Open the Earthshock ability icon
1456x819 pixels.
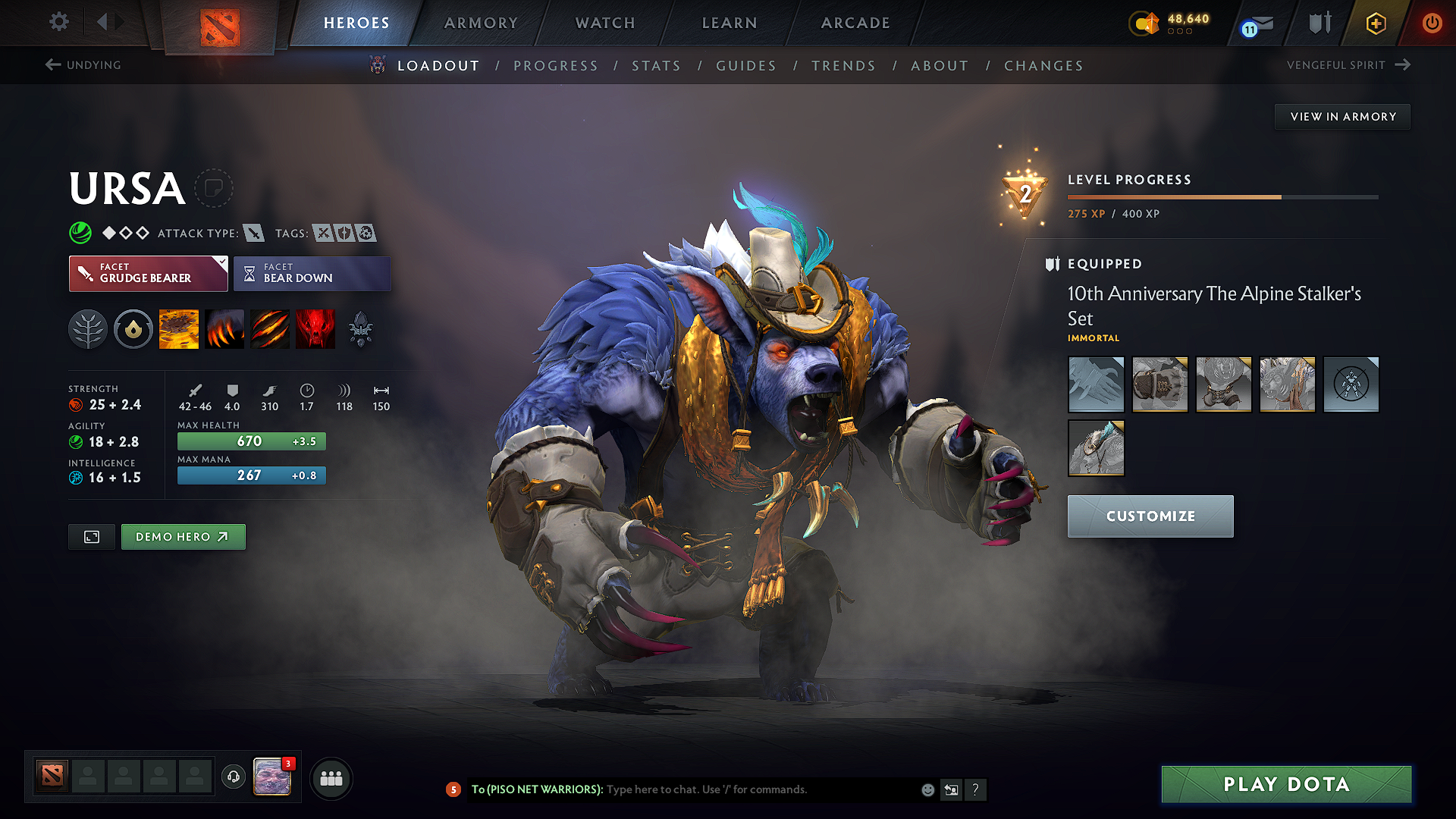tap(179, 328)
